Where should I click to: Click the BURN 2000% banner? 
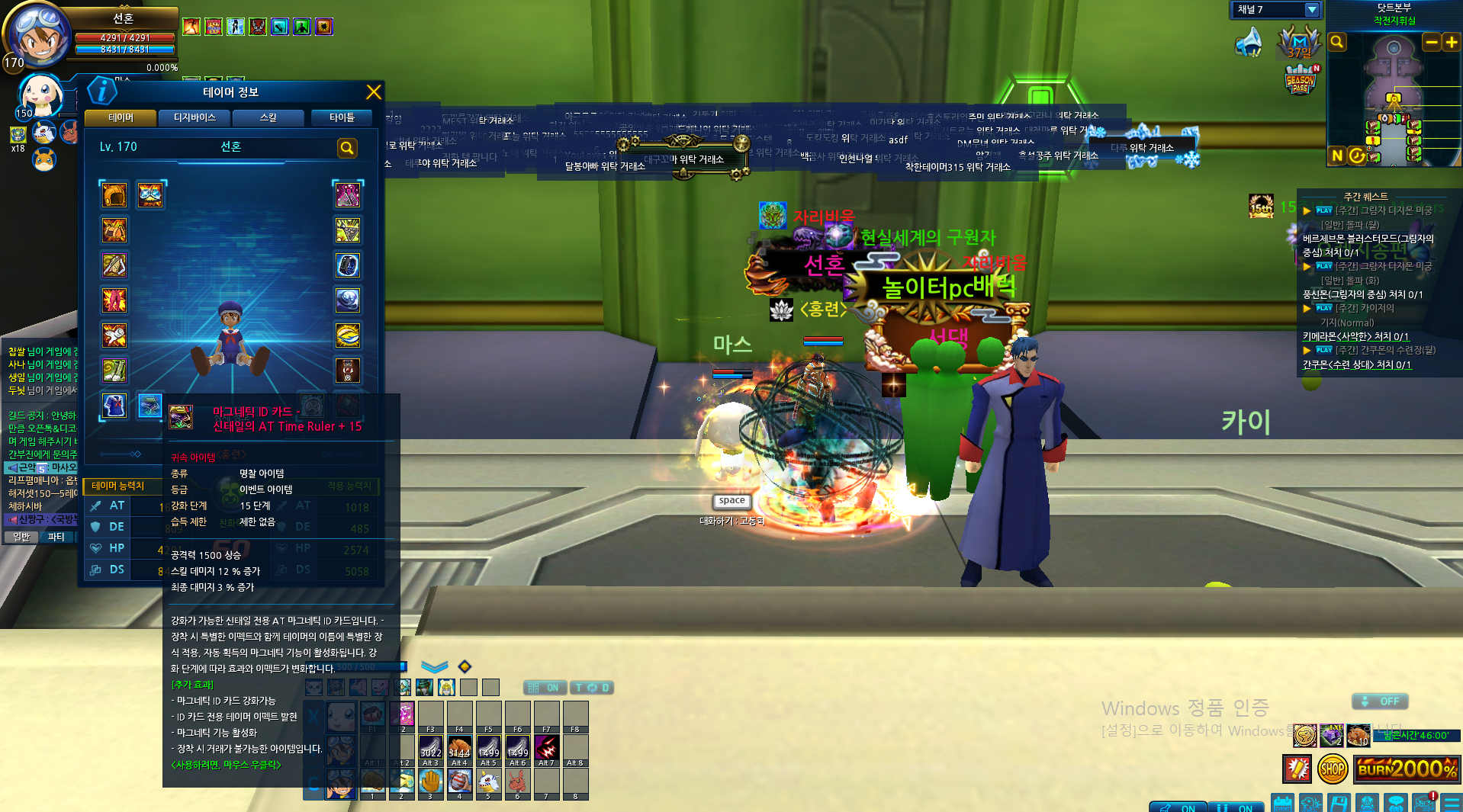click(1408, 769)
